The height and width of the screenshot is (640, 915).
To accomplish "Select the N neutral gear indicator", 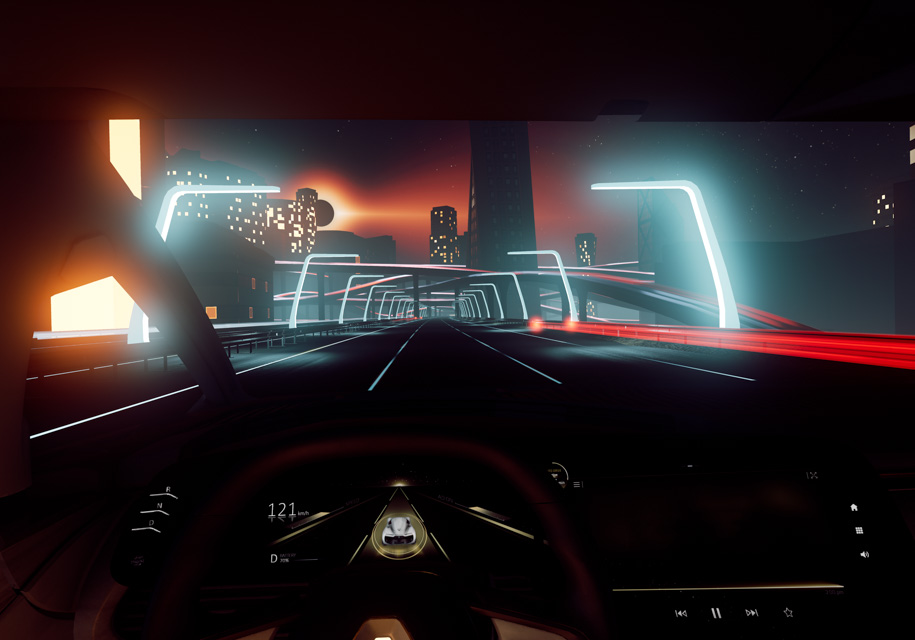I will (160, 506).
